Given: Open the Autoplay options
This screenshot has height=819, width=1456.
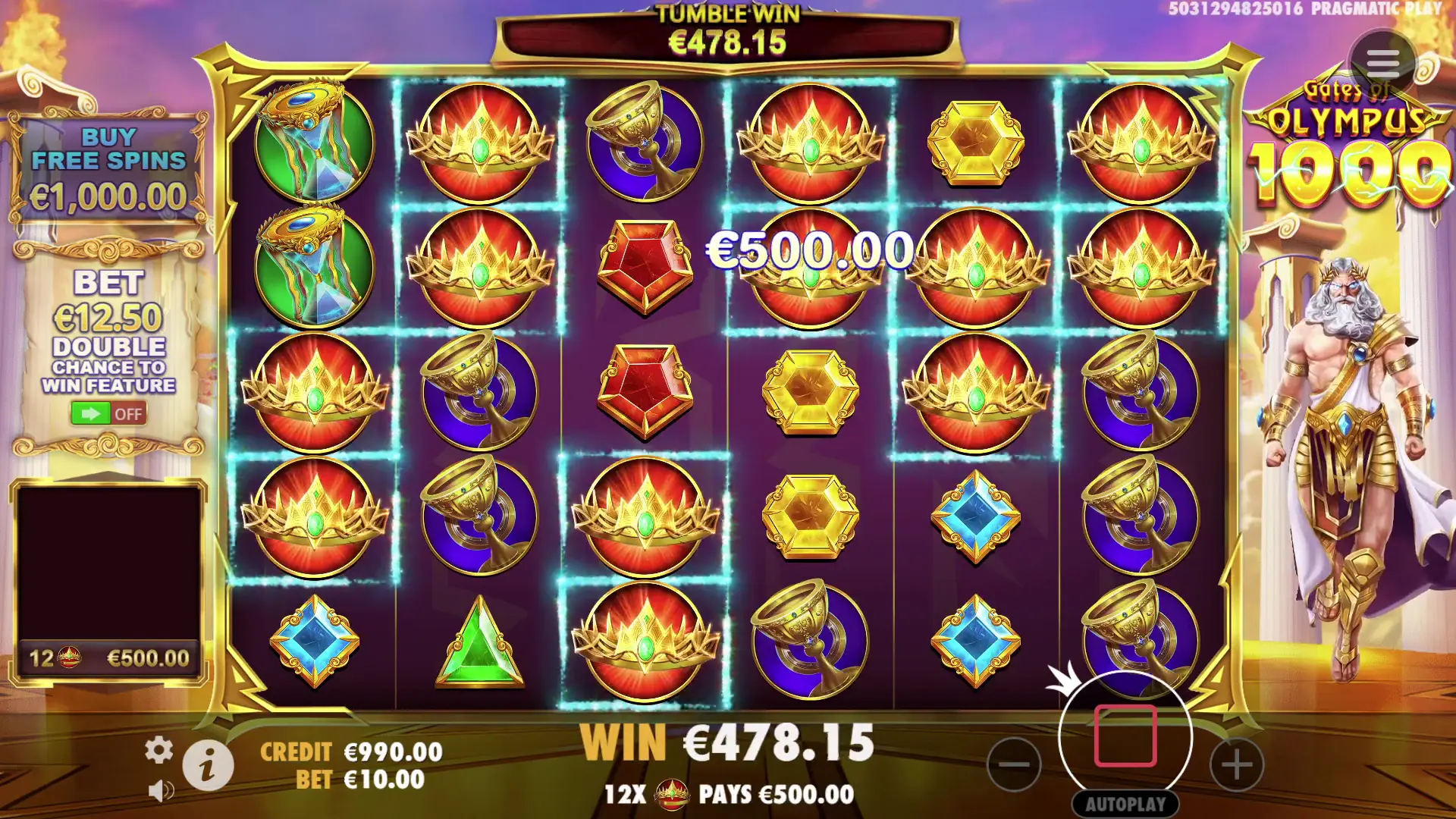Looking at the screenshot, I should pos(1125,804).
